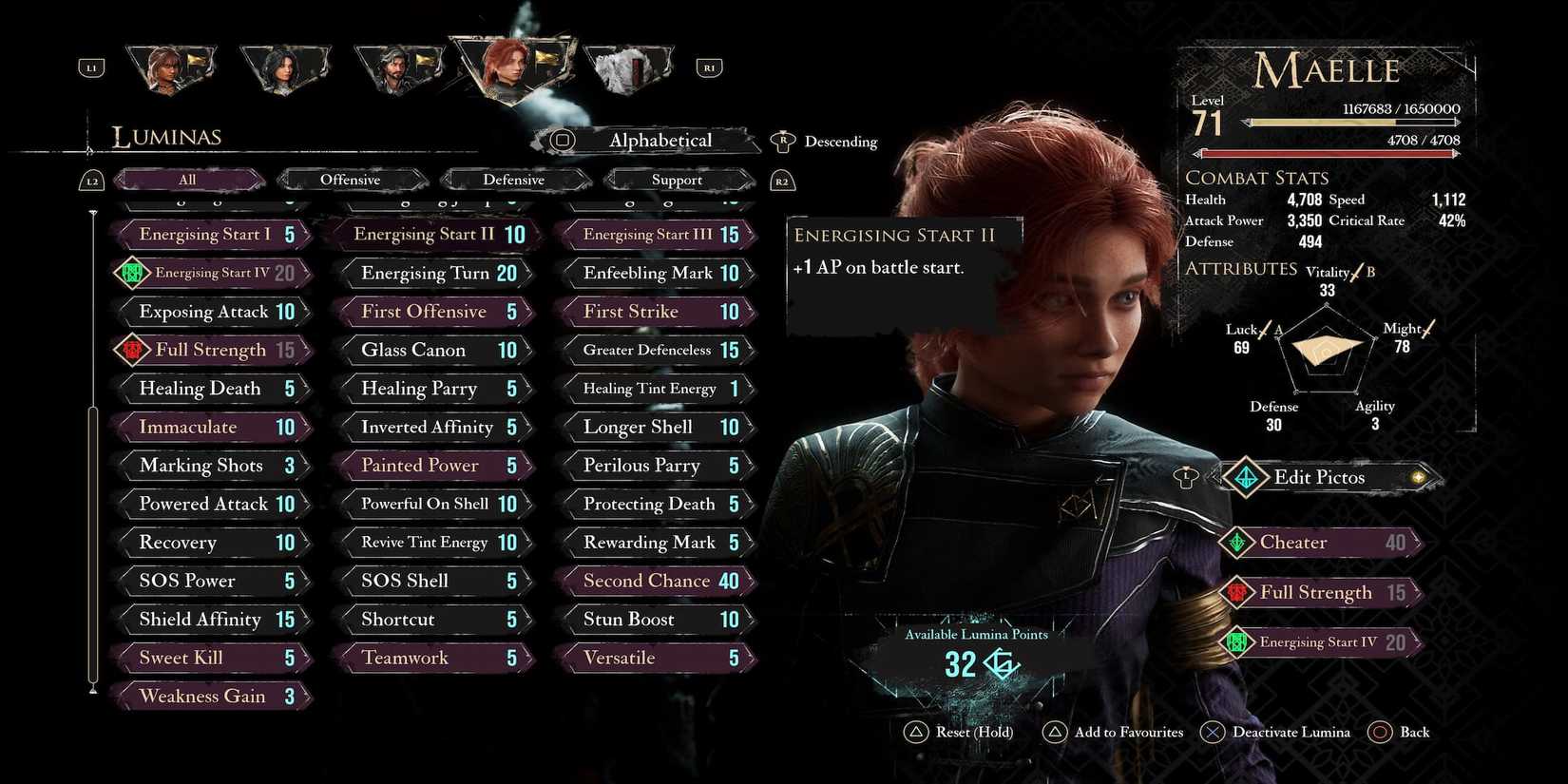
Task: Activate the Glass Canon lumina
Action: (434, 350)
